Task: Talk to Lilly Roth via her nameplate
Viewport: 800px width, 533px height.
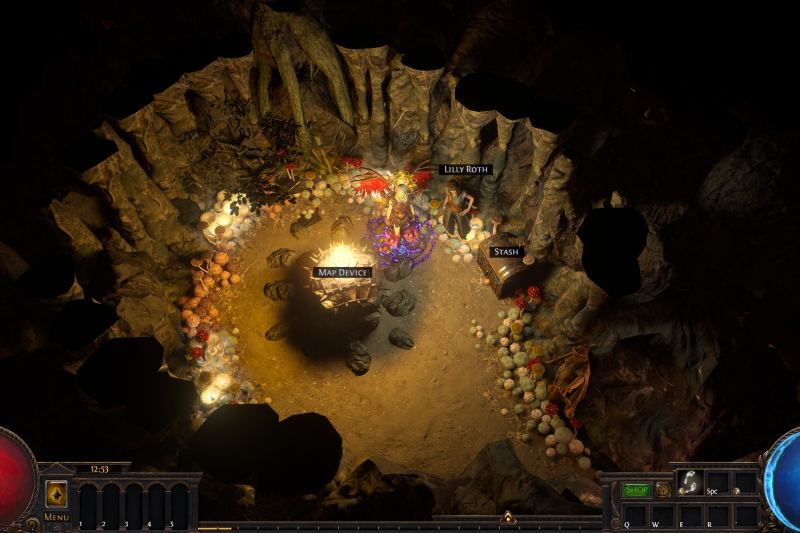Action: (465, 170)
